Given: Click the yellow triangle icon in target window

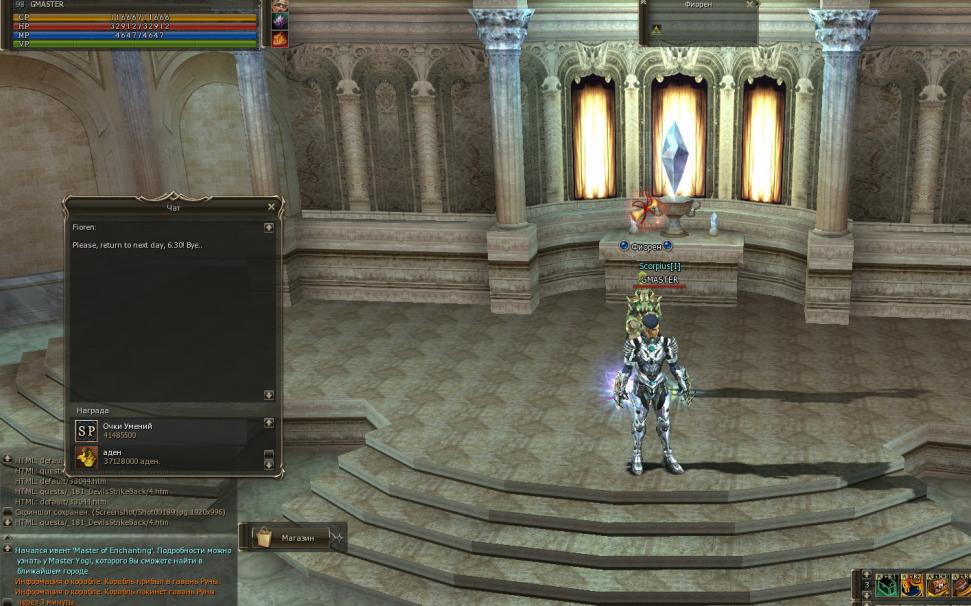Looking at the screenshot, I should point(657,30).
